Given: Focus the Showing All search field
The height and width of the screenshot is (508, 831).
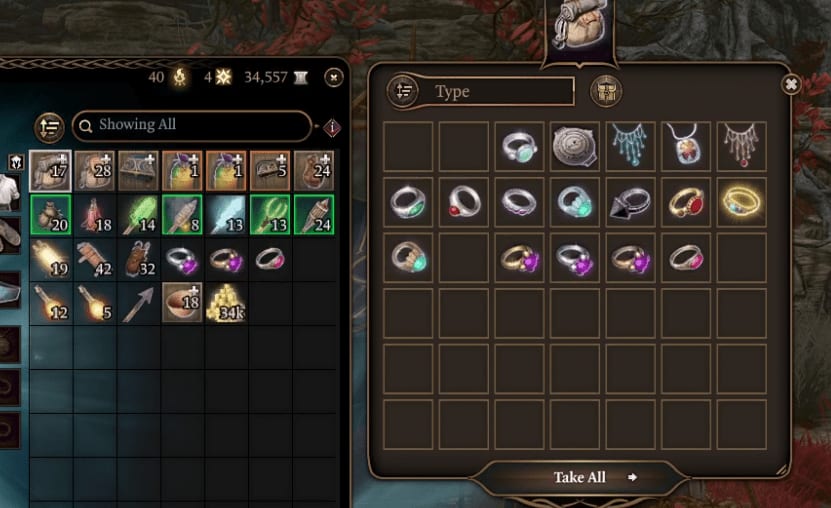Looking at the screenshot, I should coord(192,125).
